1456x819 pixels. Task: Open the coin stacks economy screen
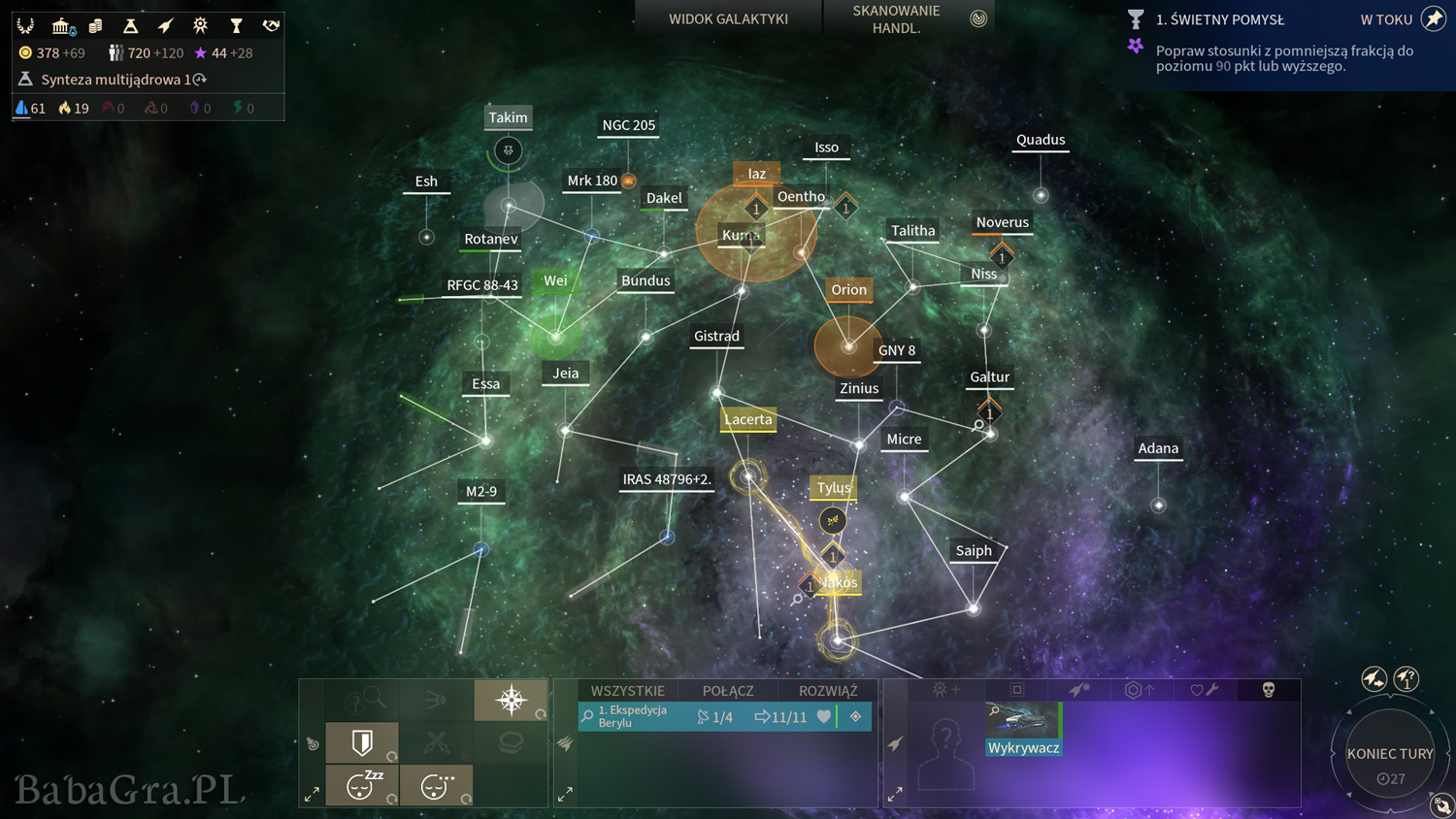click(x=95, y=25)
